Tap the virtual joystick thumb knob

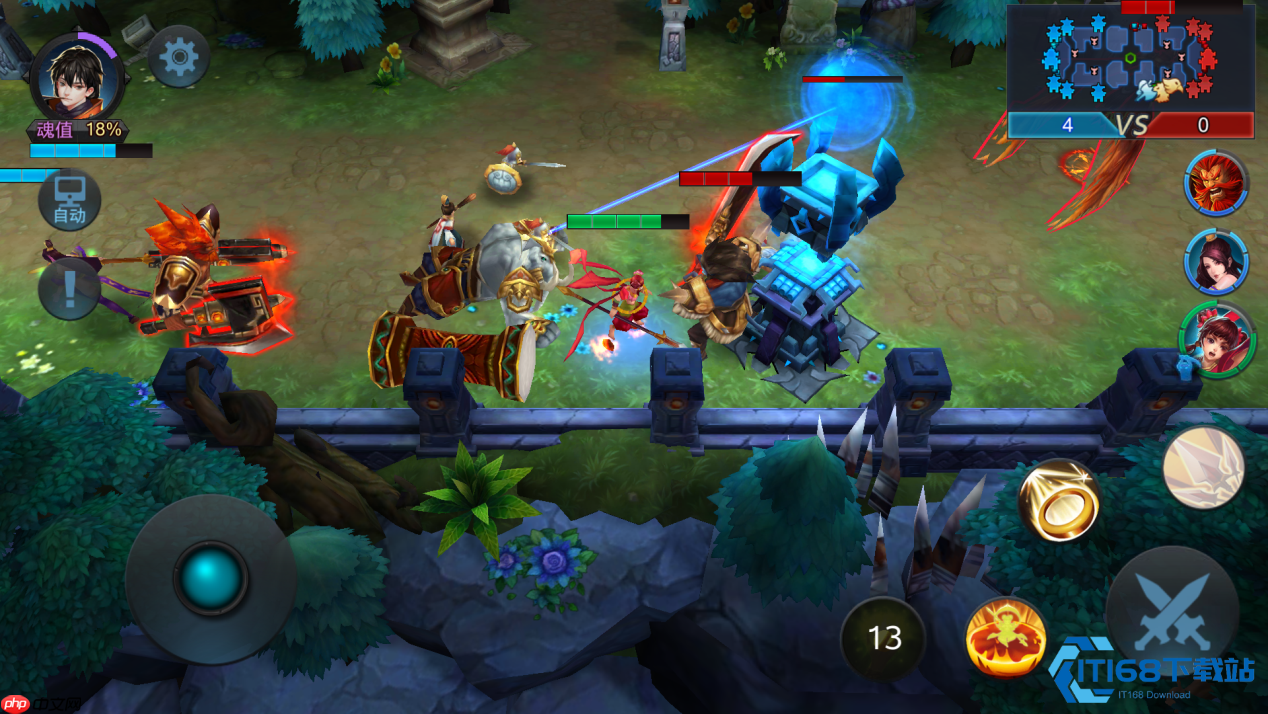210,577
